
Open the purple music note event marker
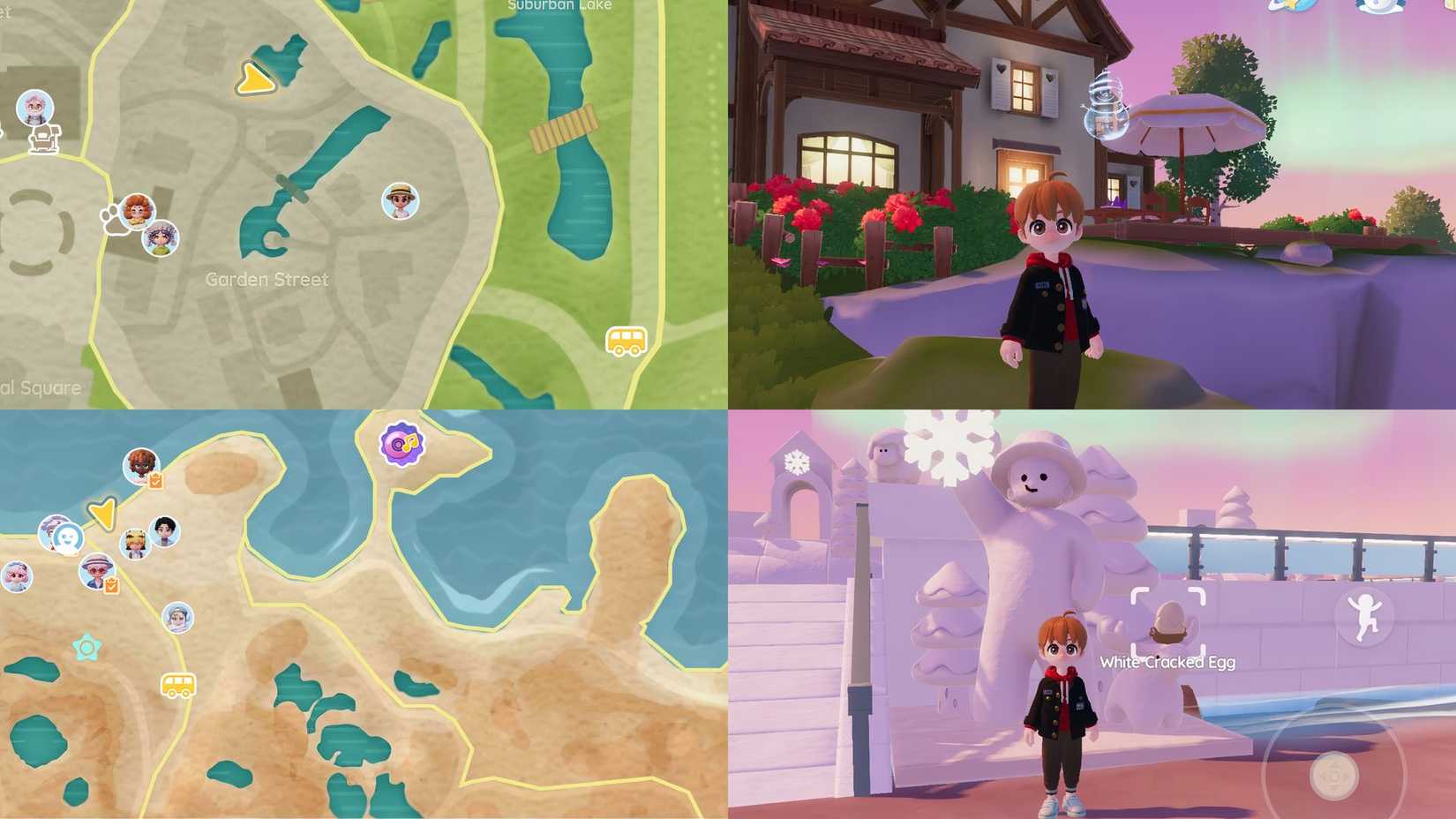(401, 445)
